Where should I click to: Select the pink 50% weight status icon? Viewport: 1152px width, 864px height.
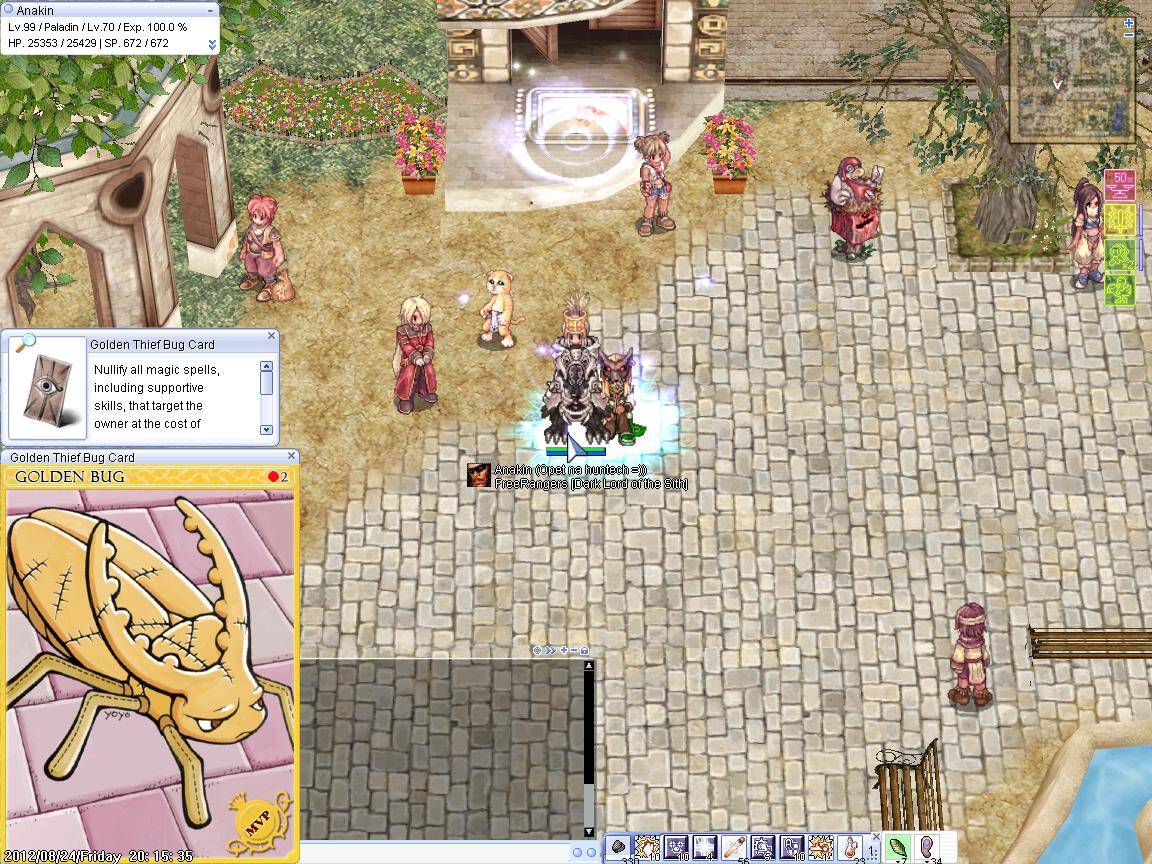(x=1120, y=185)
